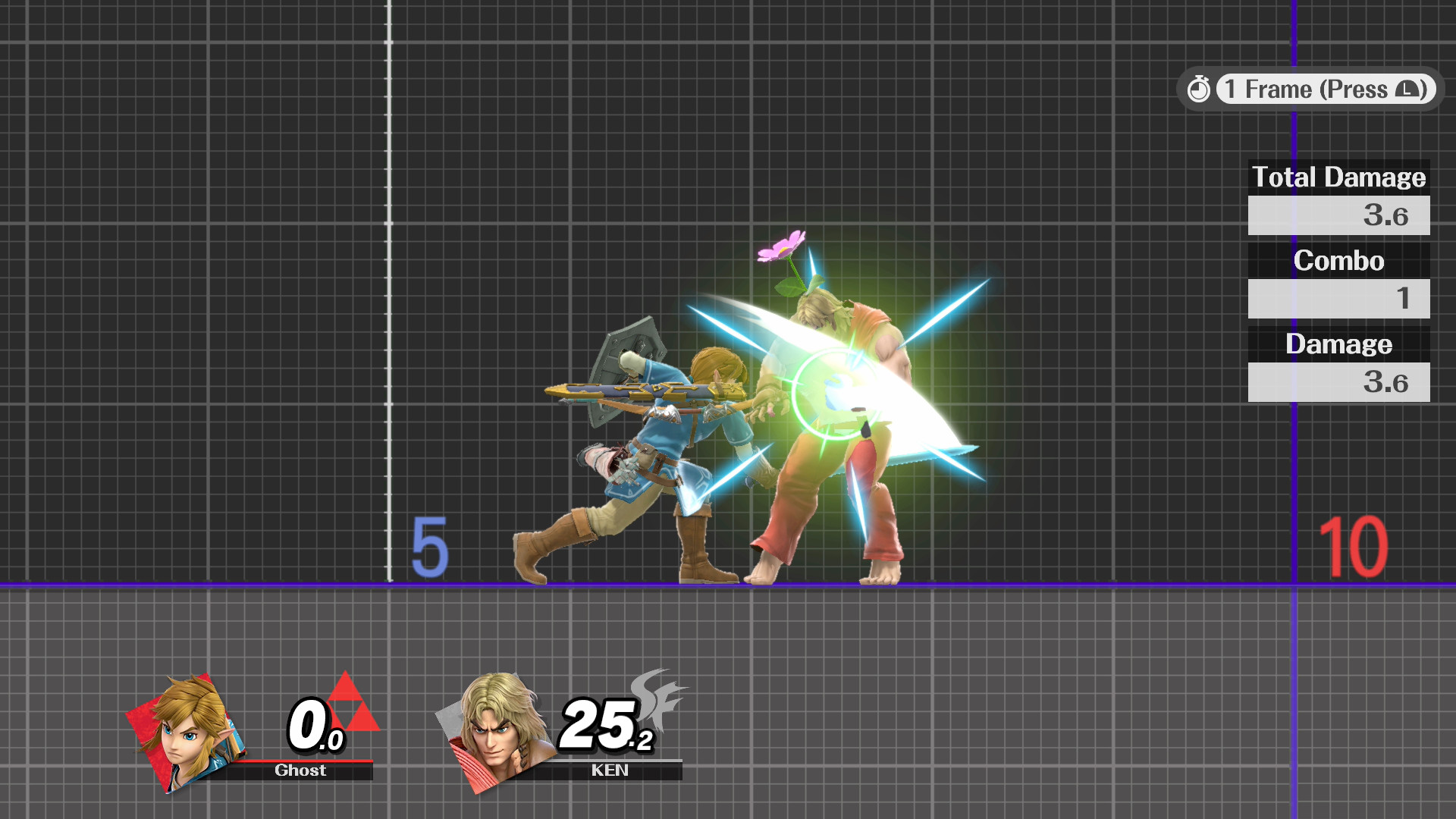Select the L button icon in frame prompt
Viewport: 1456px width, 819px height.
1407,89
